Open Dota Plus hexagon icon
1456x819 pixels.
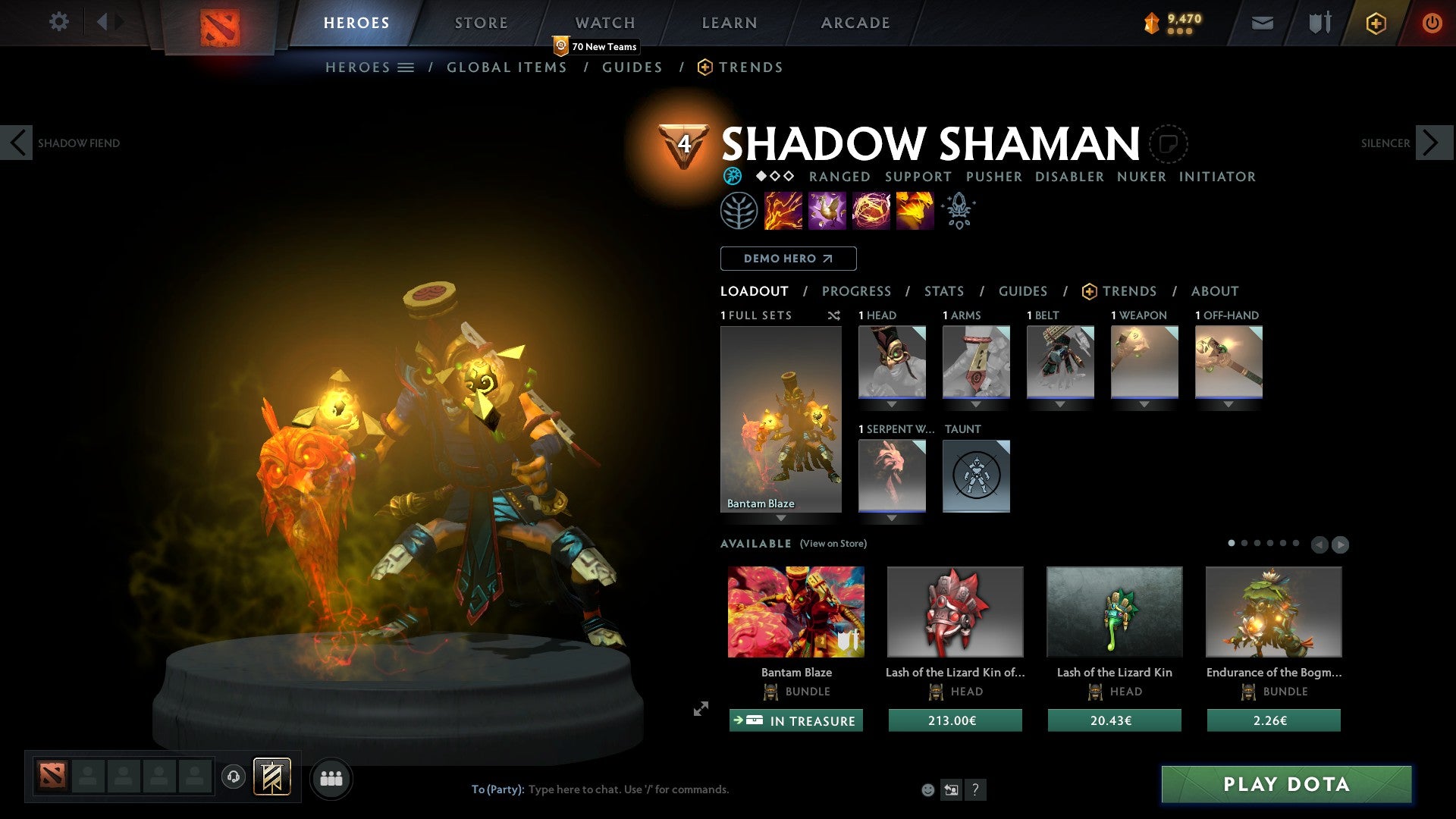[x=1376, y=23]
